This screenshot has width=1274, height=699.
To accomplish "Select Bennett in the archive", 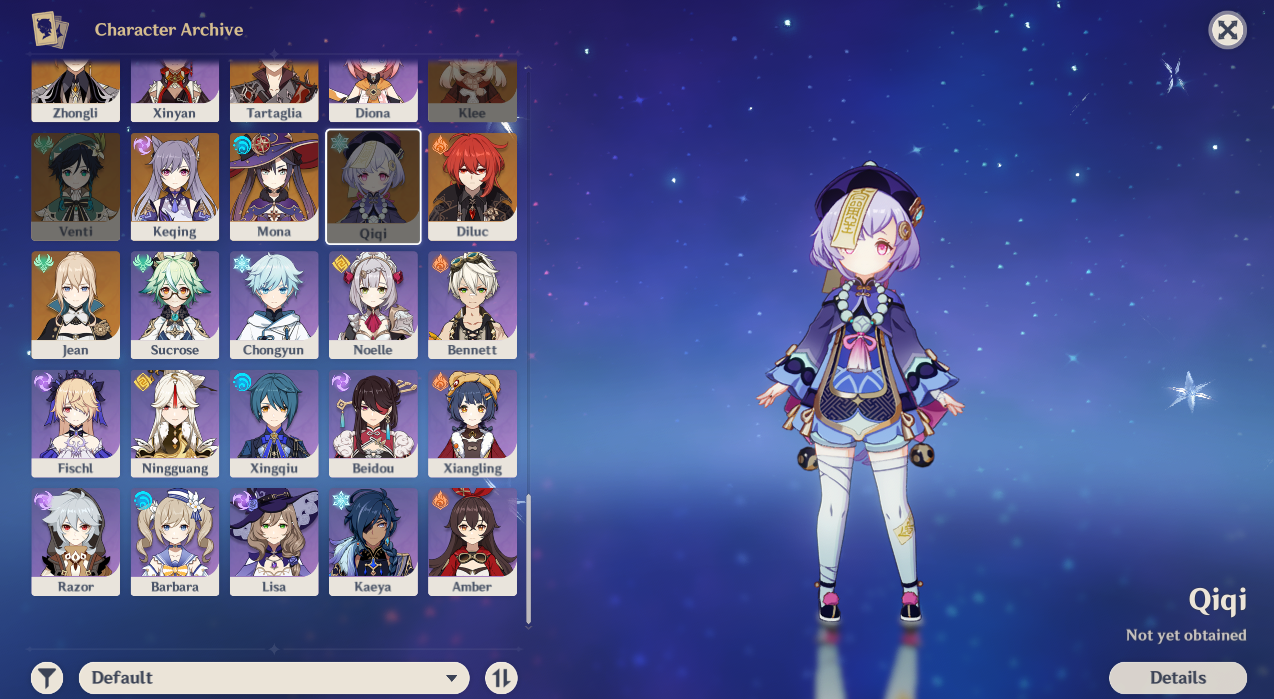I will point(472,304).
